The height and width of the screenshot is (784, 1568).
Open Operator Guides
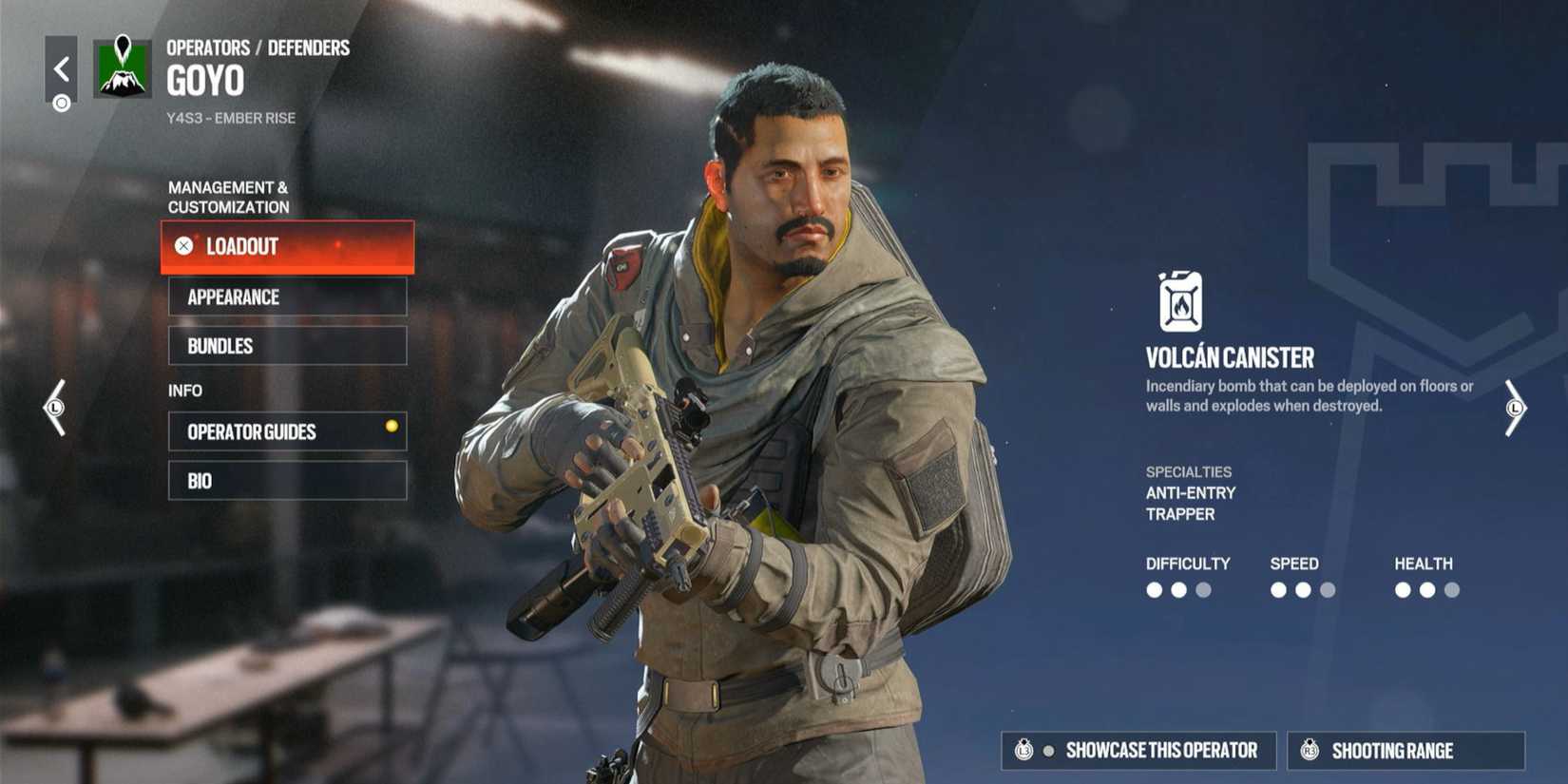(287, 431)
